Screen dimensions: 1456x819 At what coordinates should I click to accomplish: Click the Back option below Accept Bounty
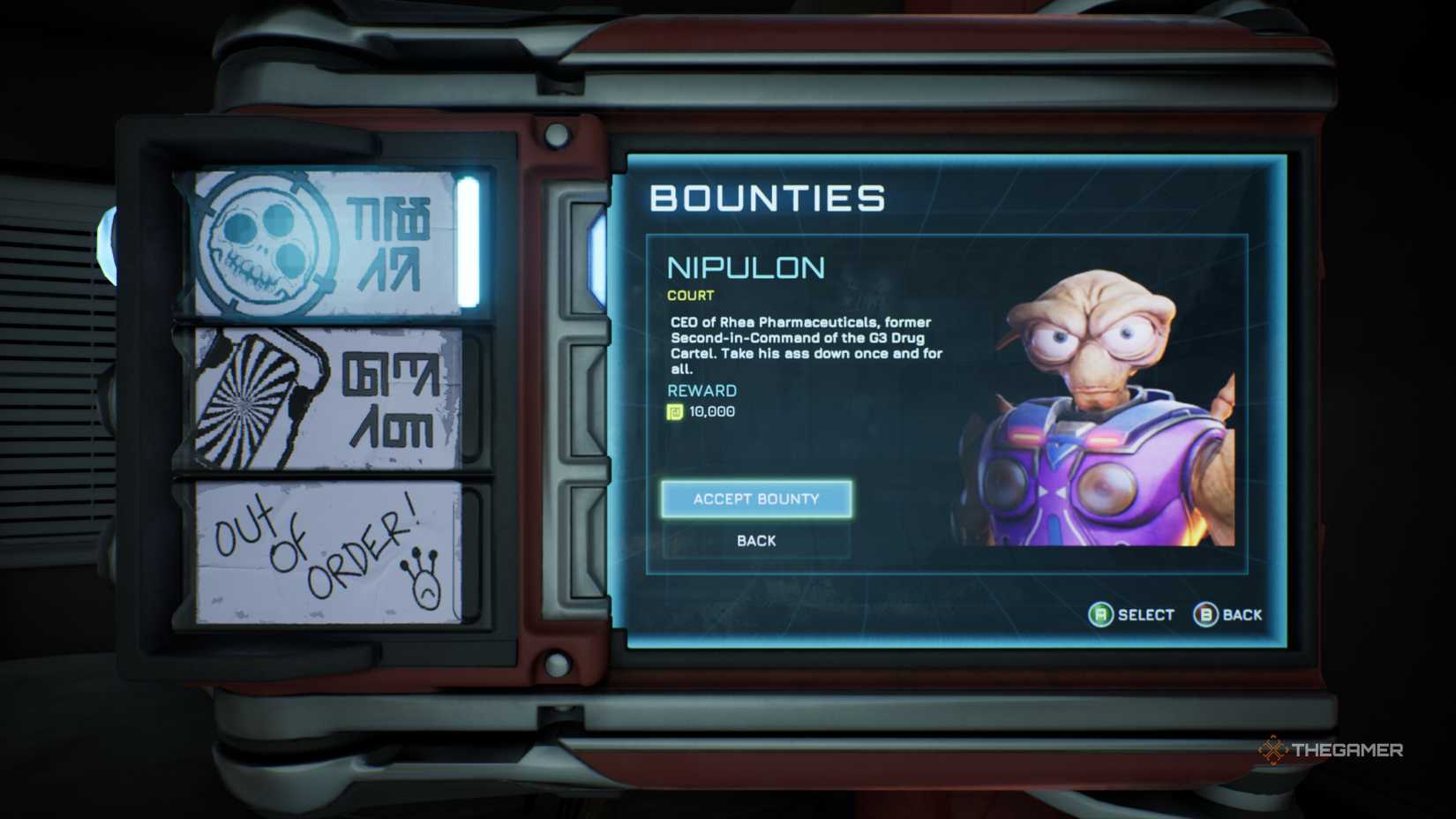pyautogui.click(x=754, y=540)
